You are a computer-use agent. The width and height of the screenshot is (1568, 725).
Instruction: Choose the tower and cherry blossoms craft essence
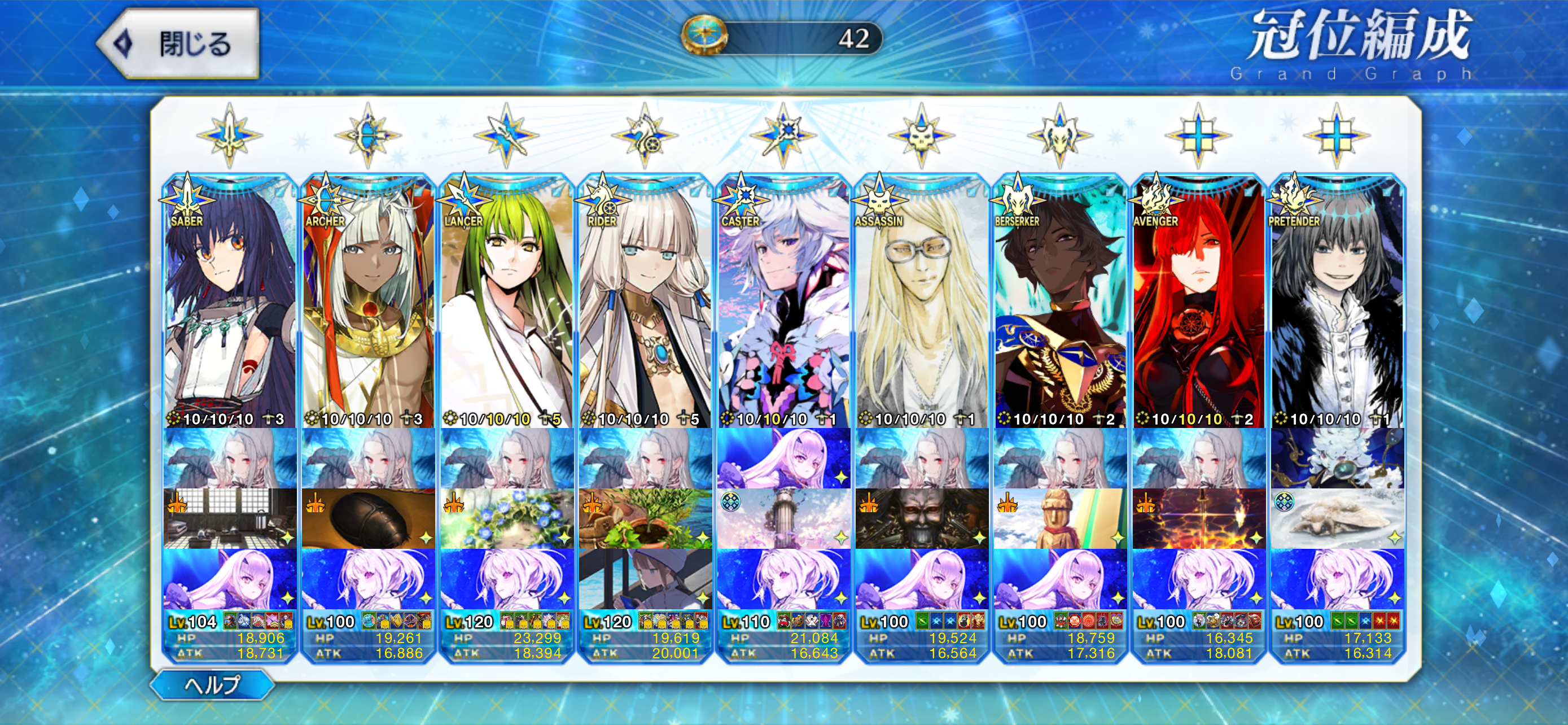[783, 519]
